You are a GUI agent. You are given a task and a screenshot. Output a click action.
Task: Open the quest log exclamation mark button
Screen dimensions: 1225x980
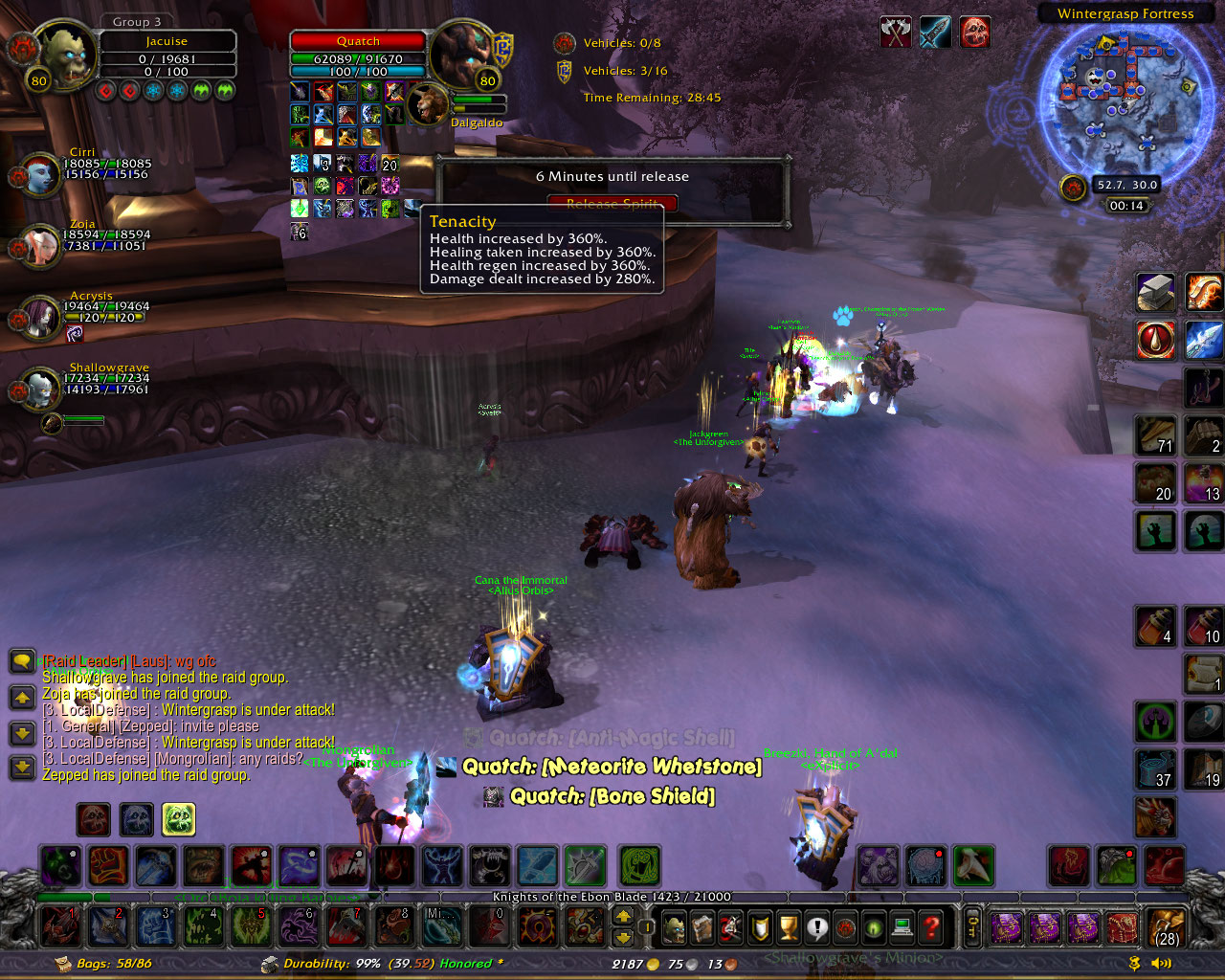pyautogui.click(x=816, y=927)
